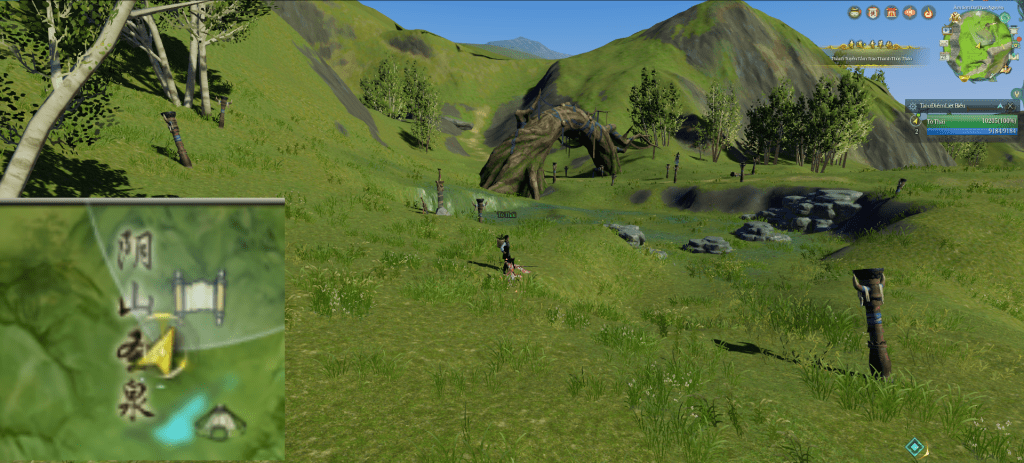Open team panel gear settings
Viewport: 1024px width, 463px height.
coord(912,105)
